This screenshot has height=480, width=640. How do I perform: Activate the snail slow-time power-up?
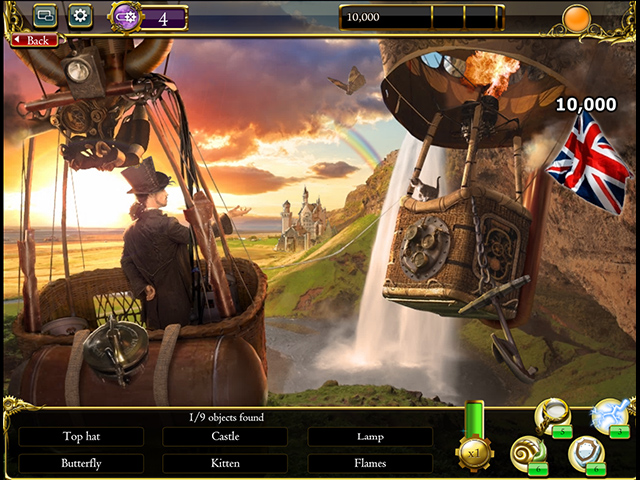[x=527, y=454]
